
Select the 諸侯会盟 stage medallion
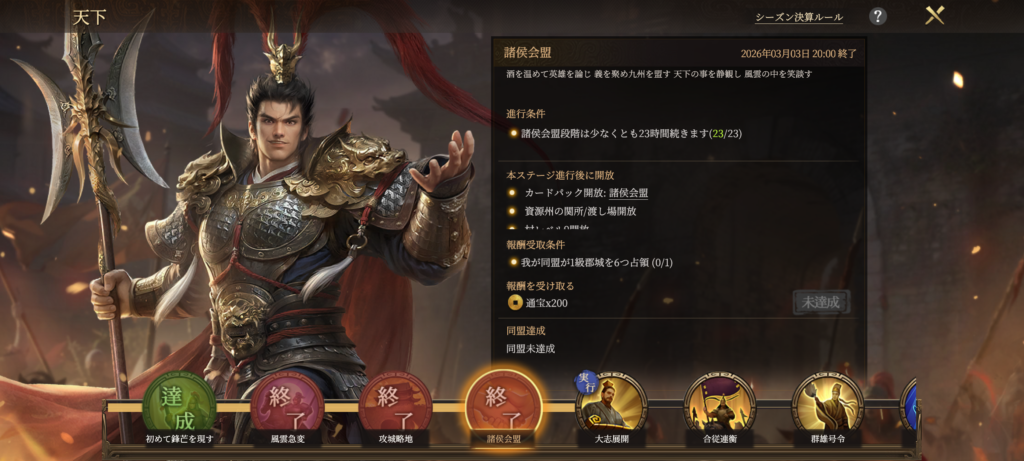(x=504, y=404)
